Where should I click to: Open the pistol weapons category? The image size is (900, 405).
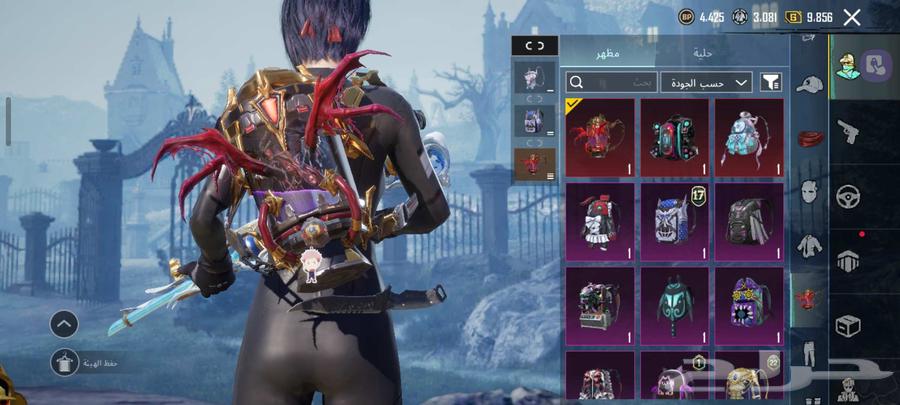[x=848, y=132]
